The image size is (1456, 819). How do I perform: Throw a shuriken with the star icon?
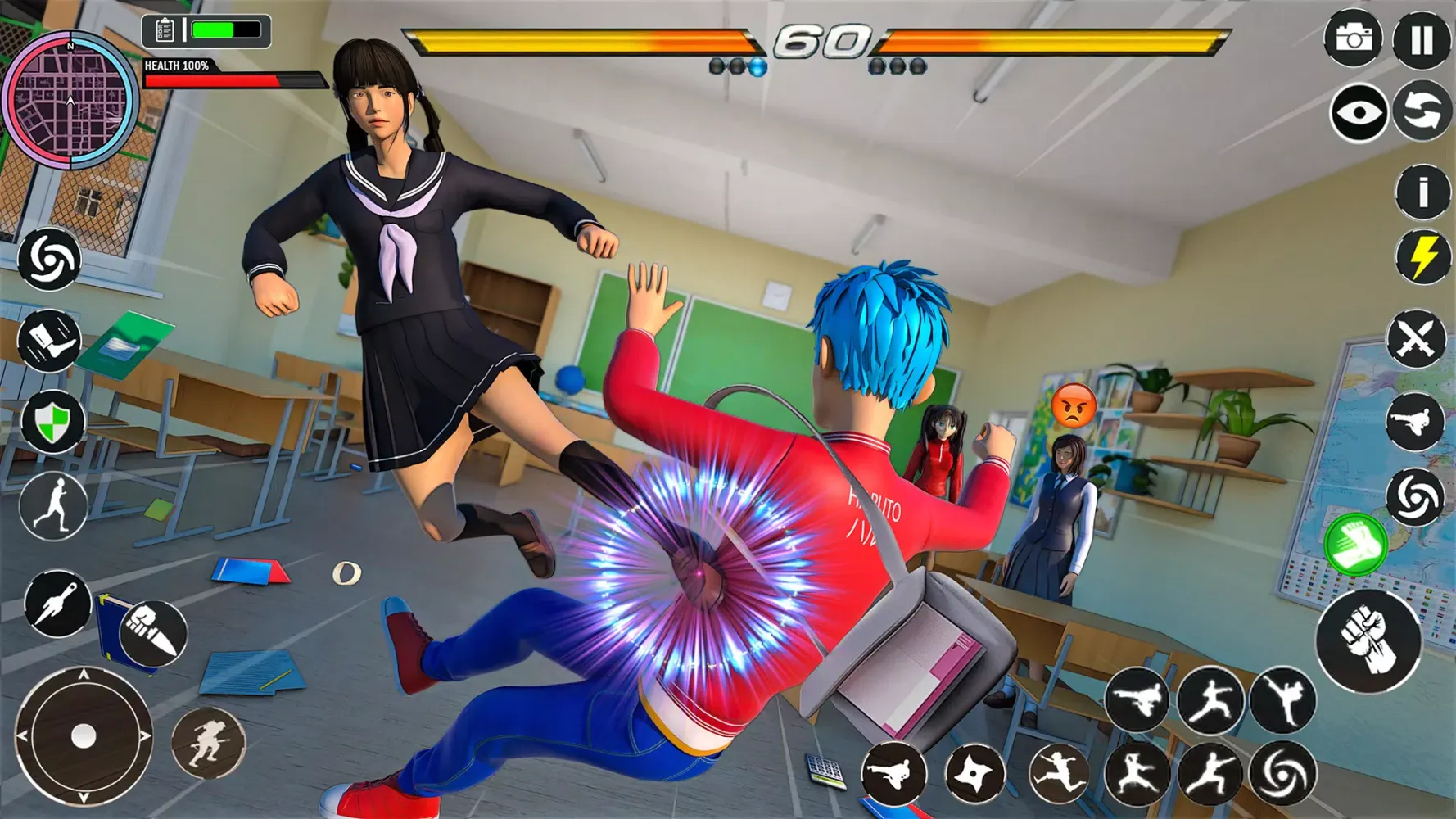pyautogui.click(x=974, y=773)
